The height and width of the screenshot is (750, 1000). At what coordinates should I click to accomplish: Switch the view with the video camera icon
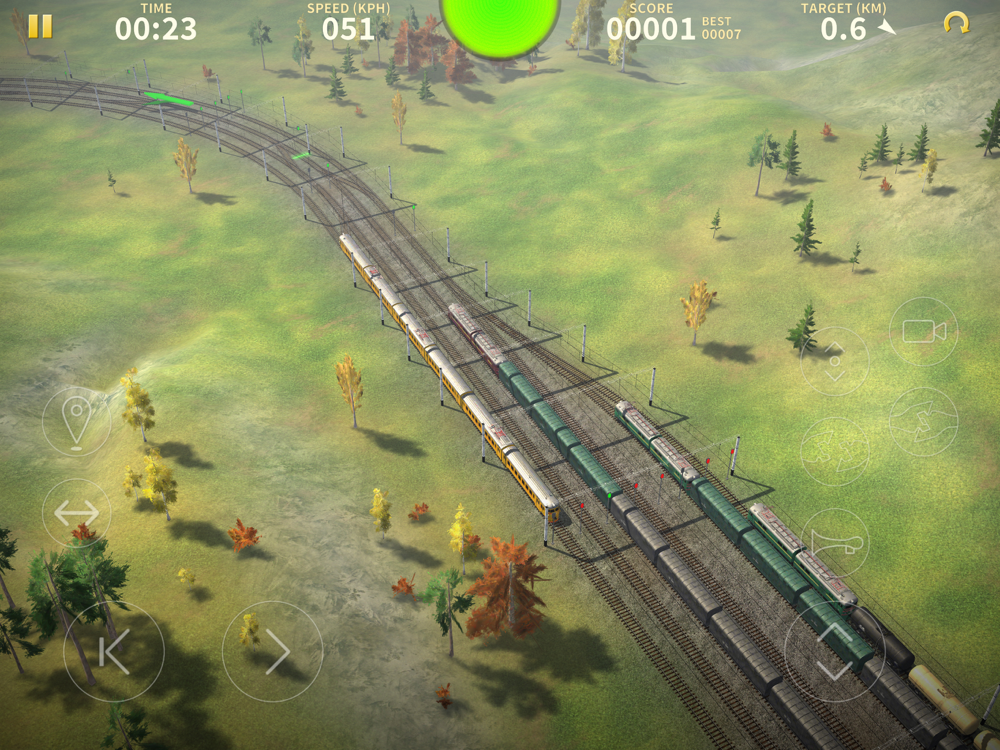(923, 332)
